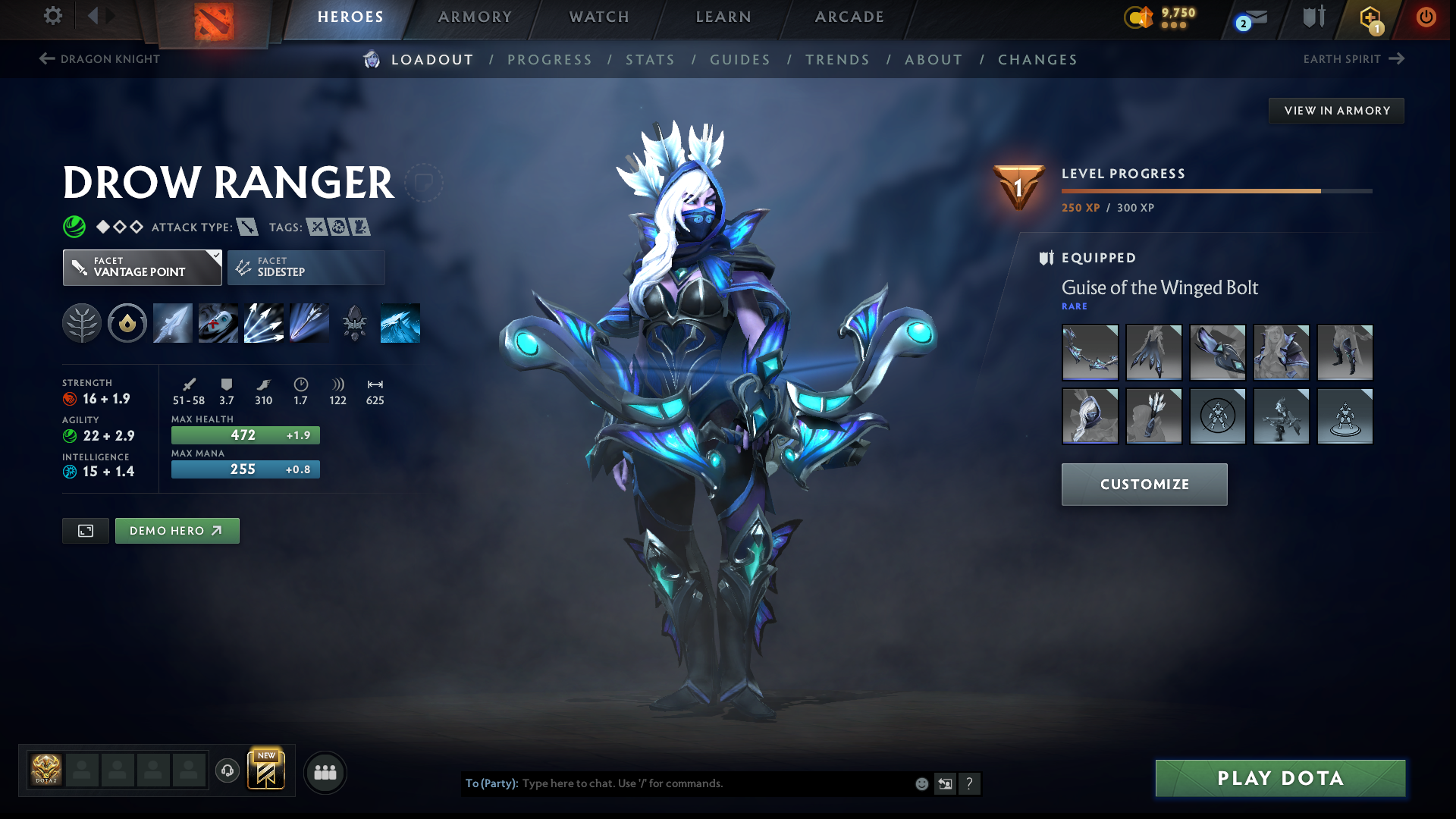Go to the Learn tab
The width and height of the screenshot is (1456, 819).
click(723, 17)
